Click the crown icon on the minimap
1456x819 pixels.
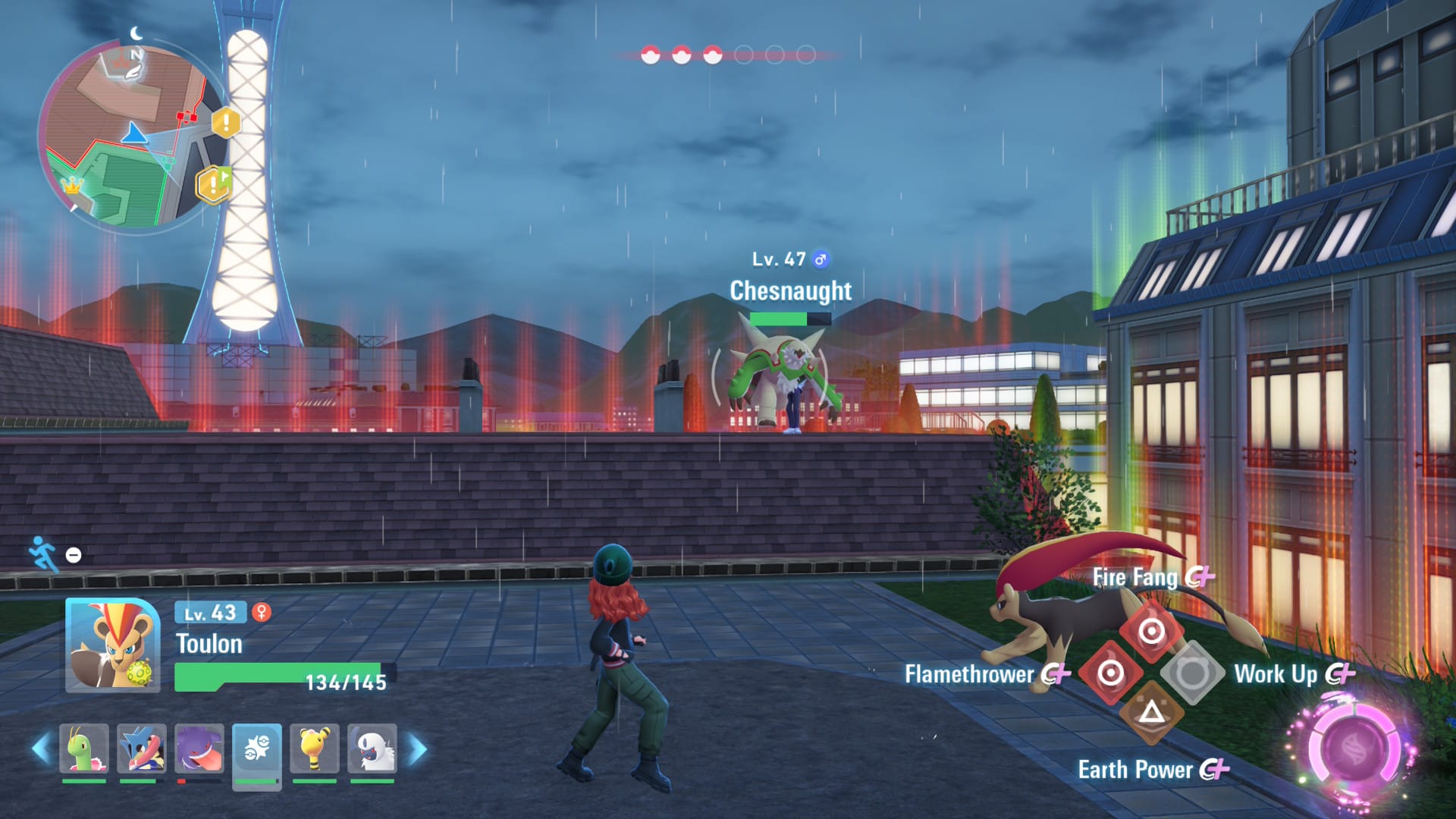coord(73,187)
